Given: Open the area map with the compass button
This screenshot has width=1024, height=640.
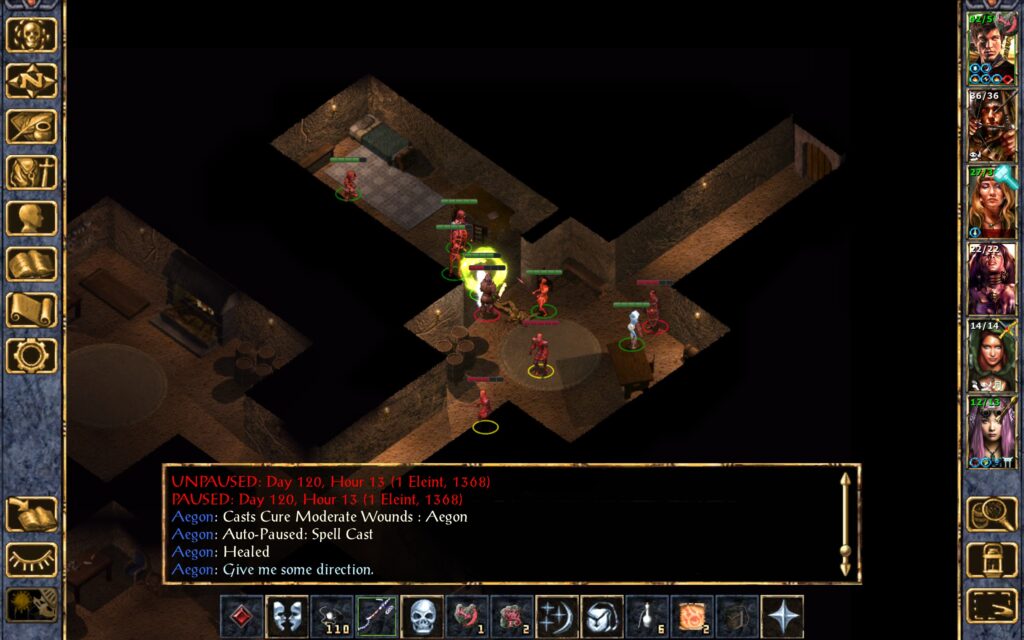Looking at the screenshot, I should click(x=31, y=81).
